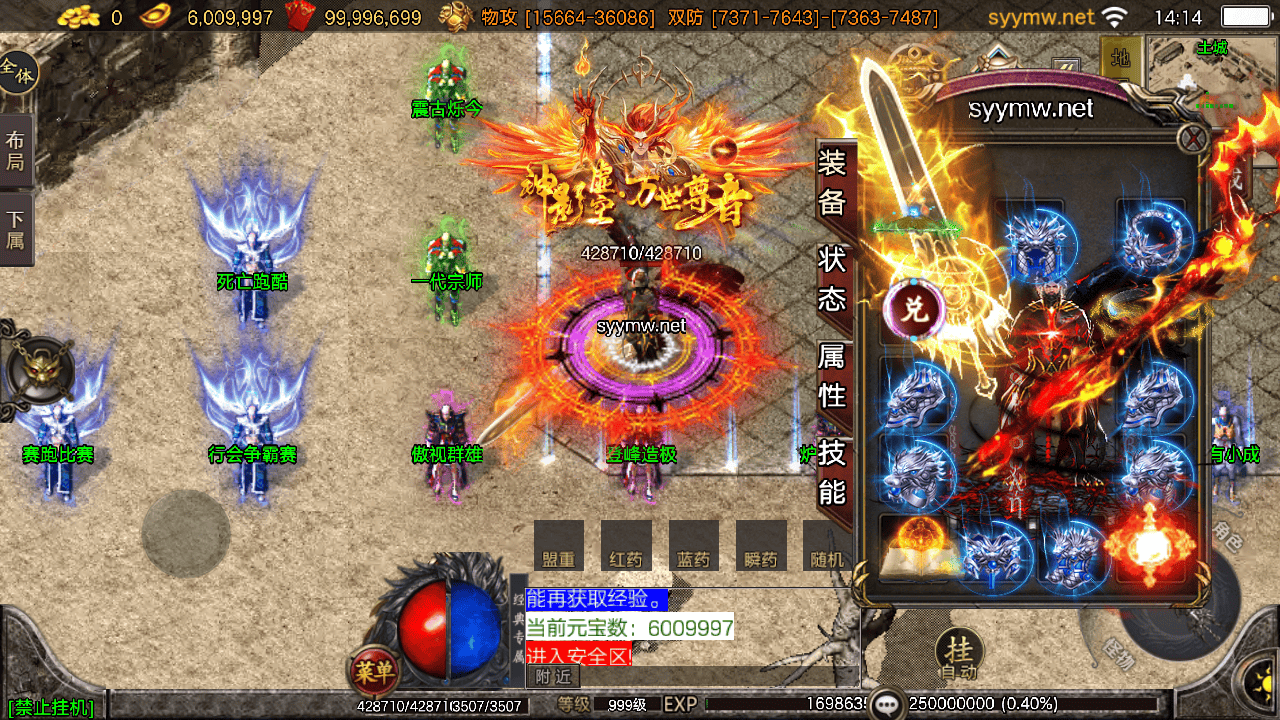The width and height of the screenshot is (1280, 720).
Task: Select the equipped necklace slot
Action: (x=1153, y=240)
